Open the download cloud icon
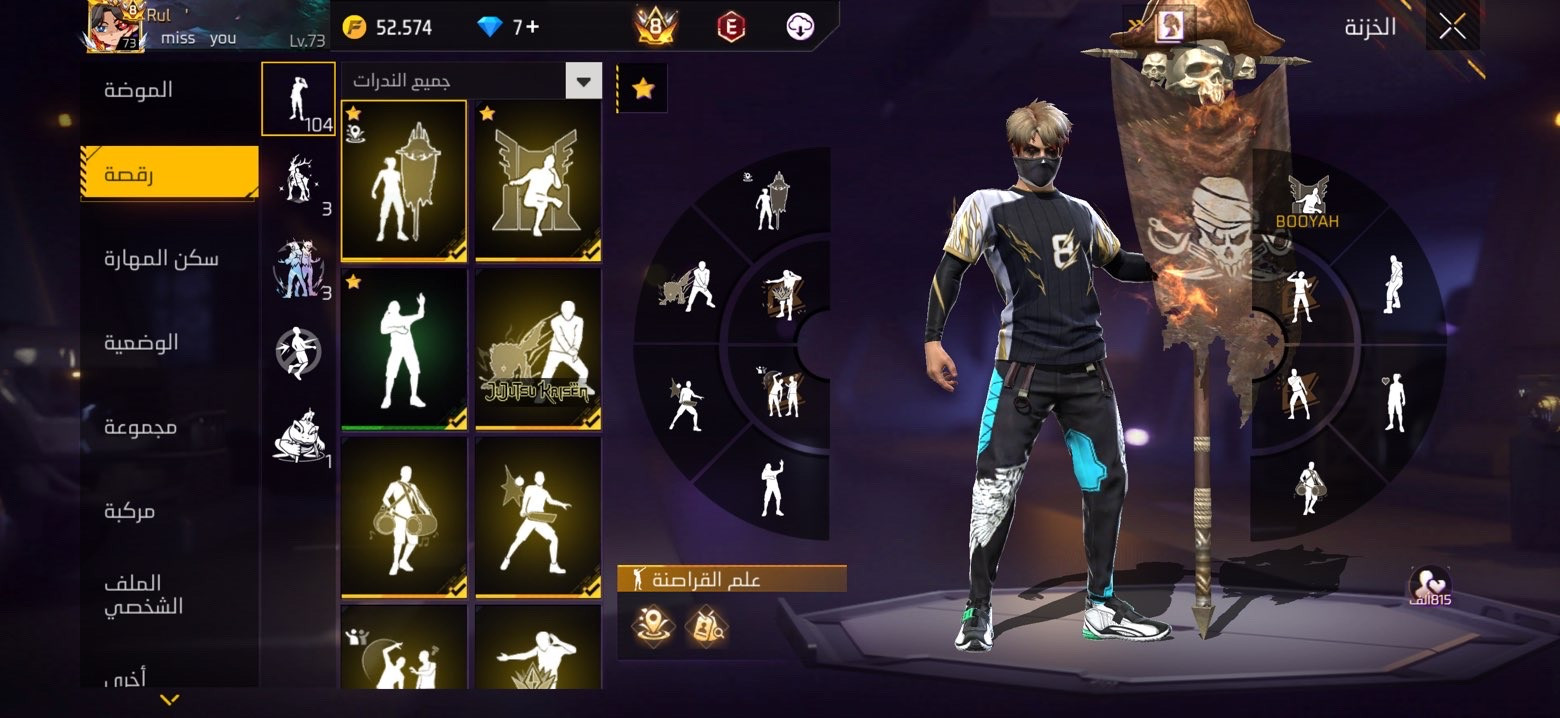 800,27
